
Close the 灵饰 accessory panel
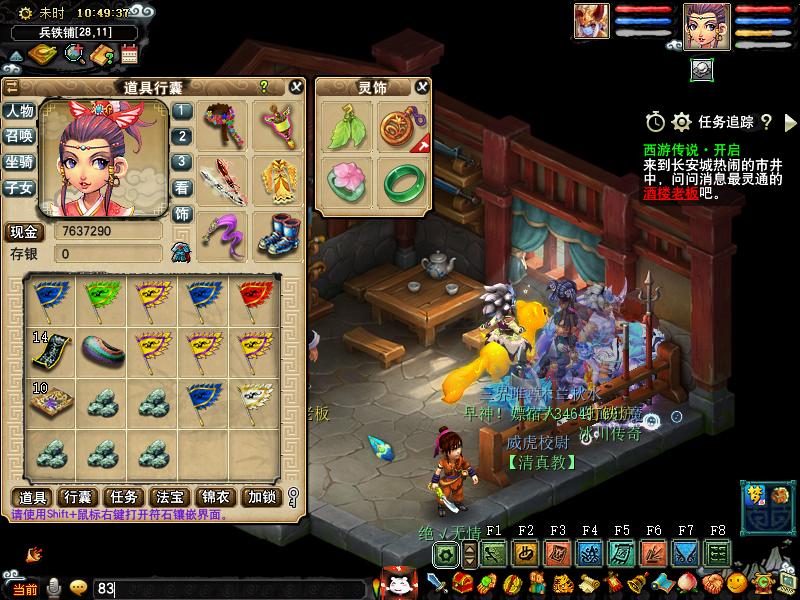pyautogui.click(x=421, y=87)
